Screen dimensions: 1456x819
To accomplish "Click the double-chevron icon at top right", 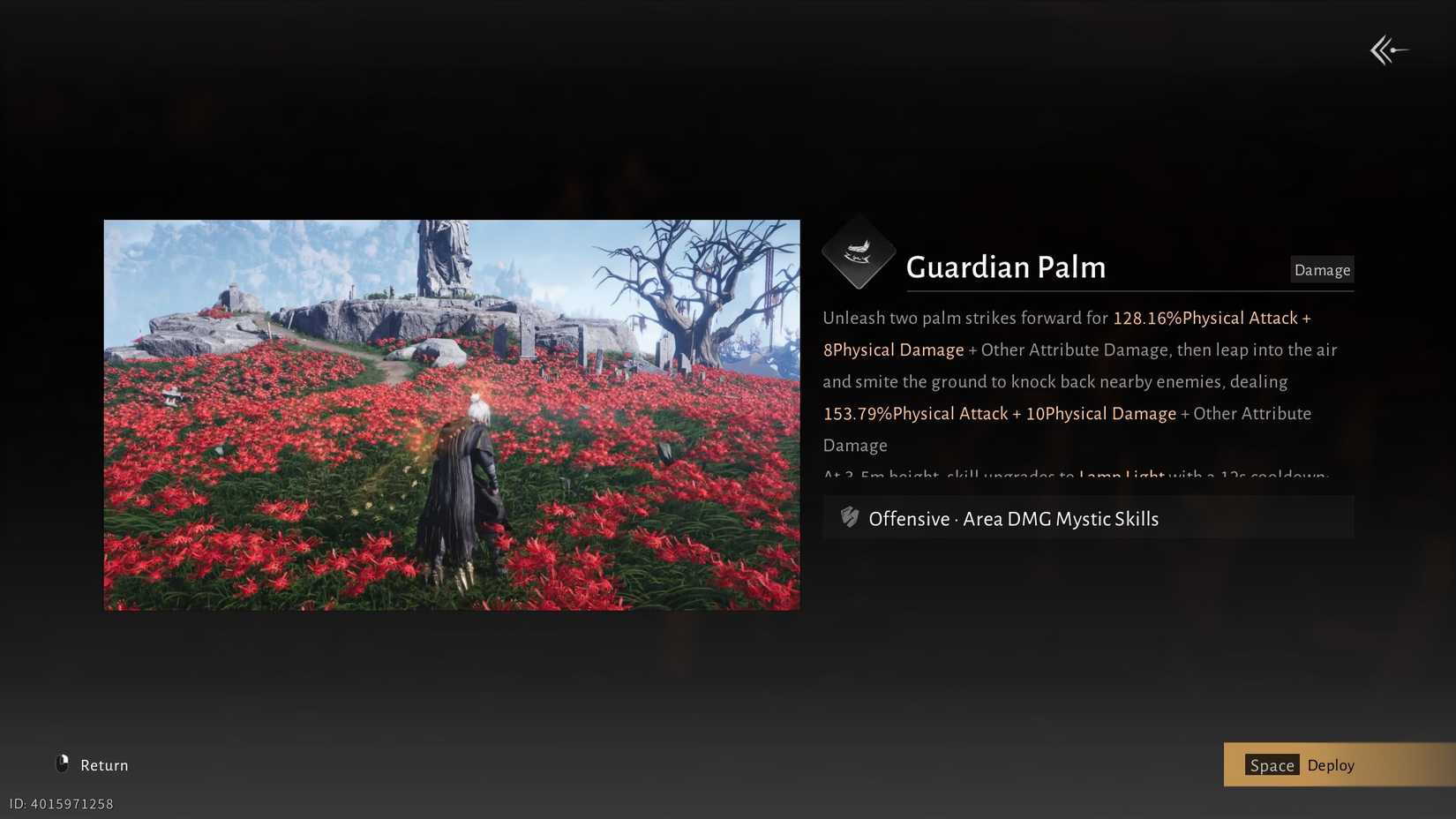I will coord(1389,50).
